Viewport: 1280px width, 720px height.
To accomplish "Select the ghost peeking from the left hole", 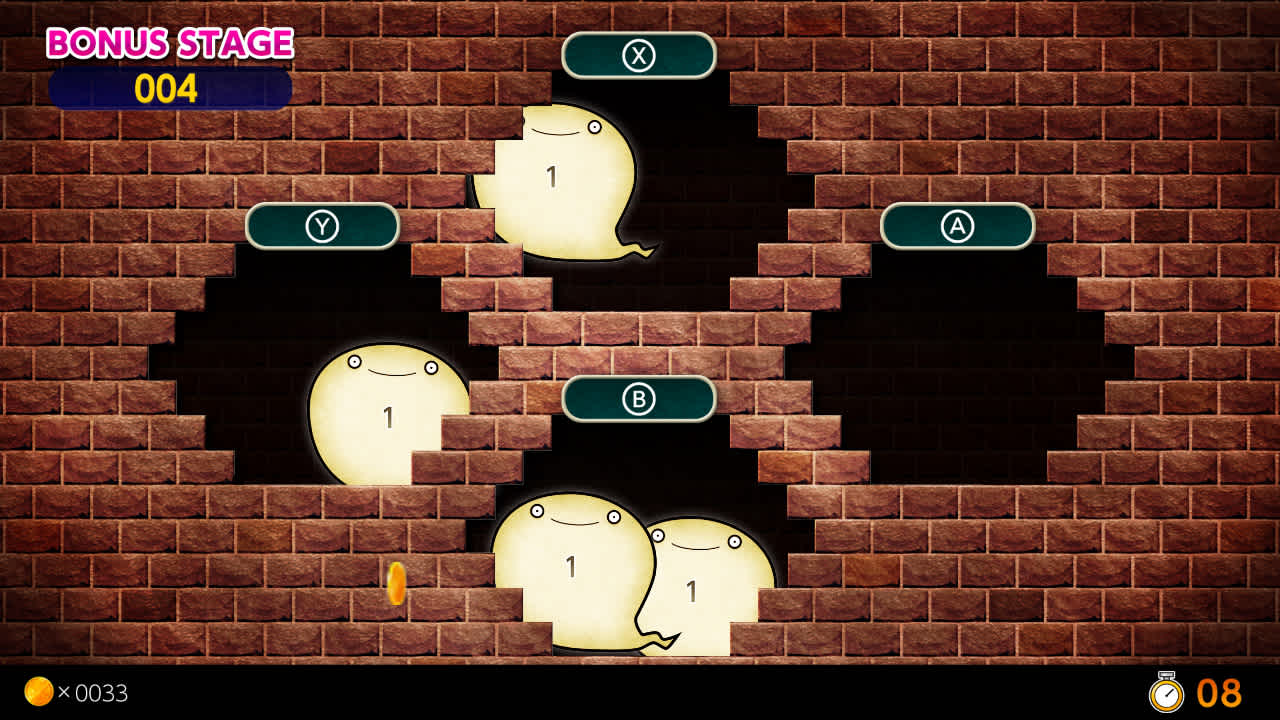I will (385, 410).
